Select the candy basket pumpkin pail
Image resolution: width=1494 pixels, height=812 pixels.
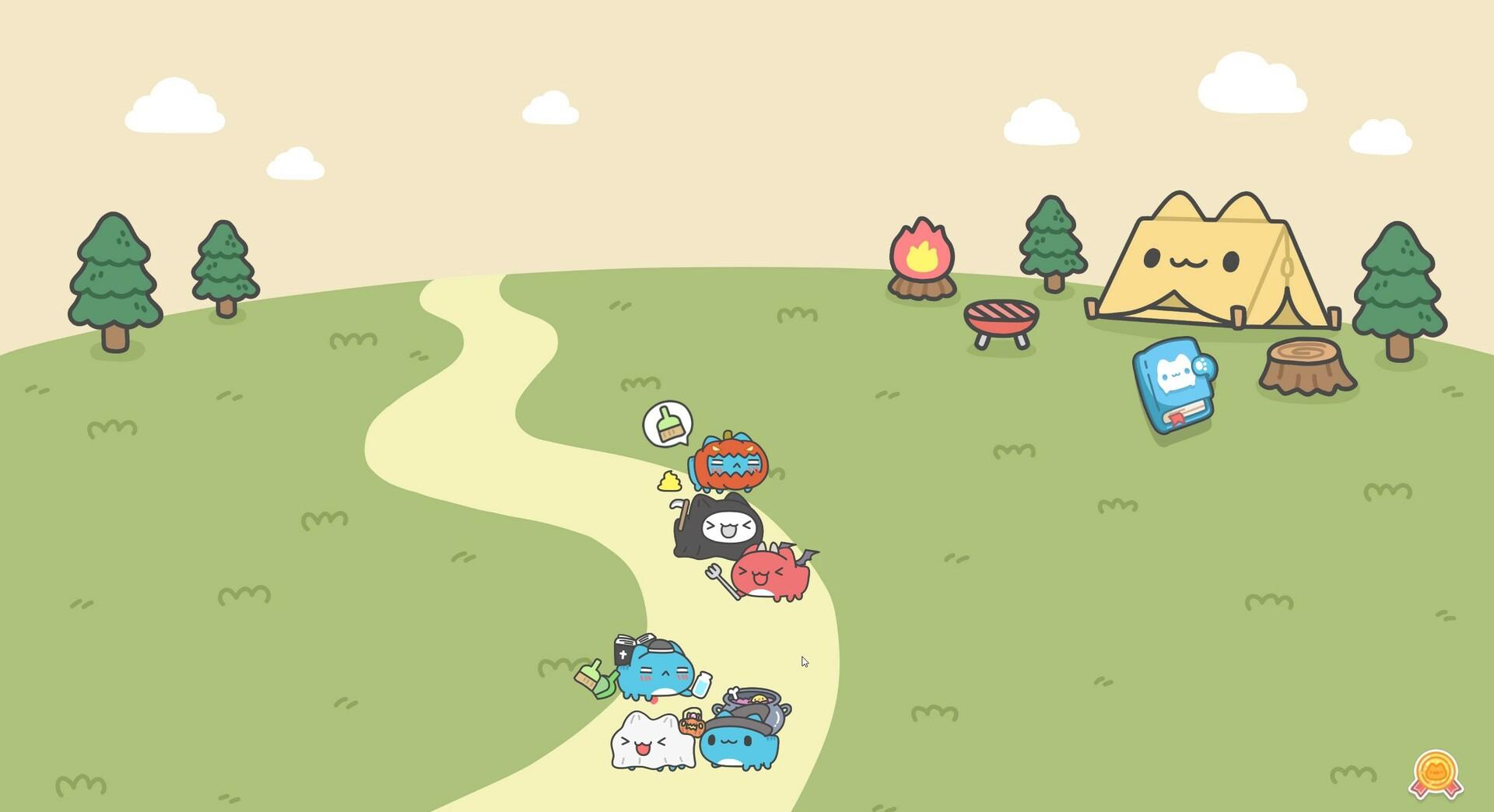point(691,725)
